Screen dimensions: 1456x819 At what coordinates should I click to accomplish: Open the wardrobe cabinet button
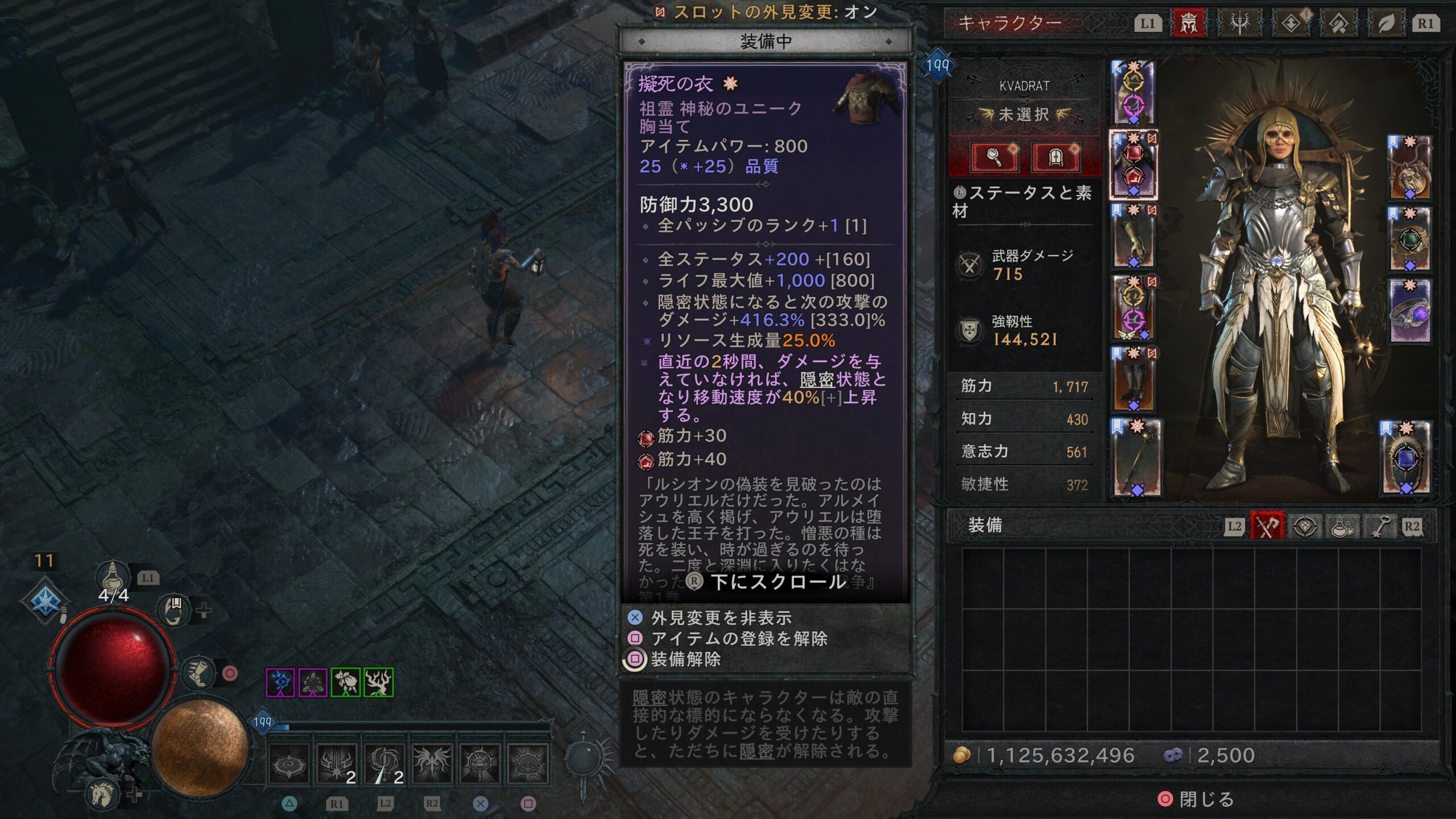tap(1055, 156)
